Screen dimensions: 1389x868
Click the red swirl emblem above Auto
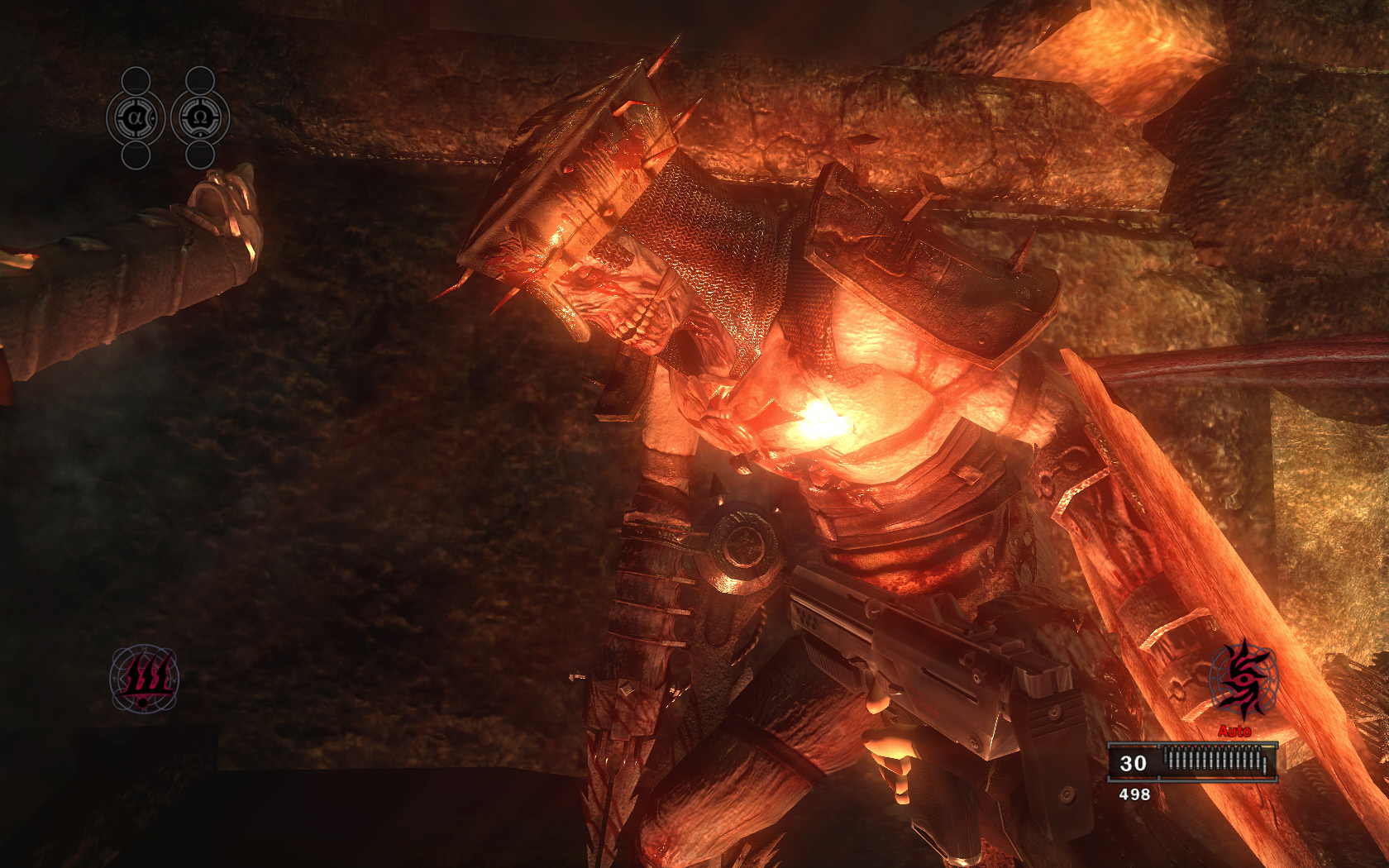[x=1242, y=680]
